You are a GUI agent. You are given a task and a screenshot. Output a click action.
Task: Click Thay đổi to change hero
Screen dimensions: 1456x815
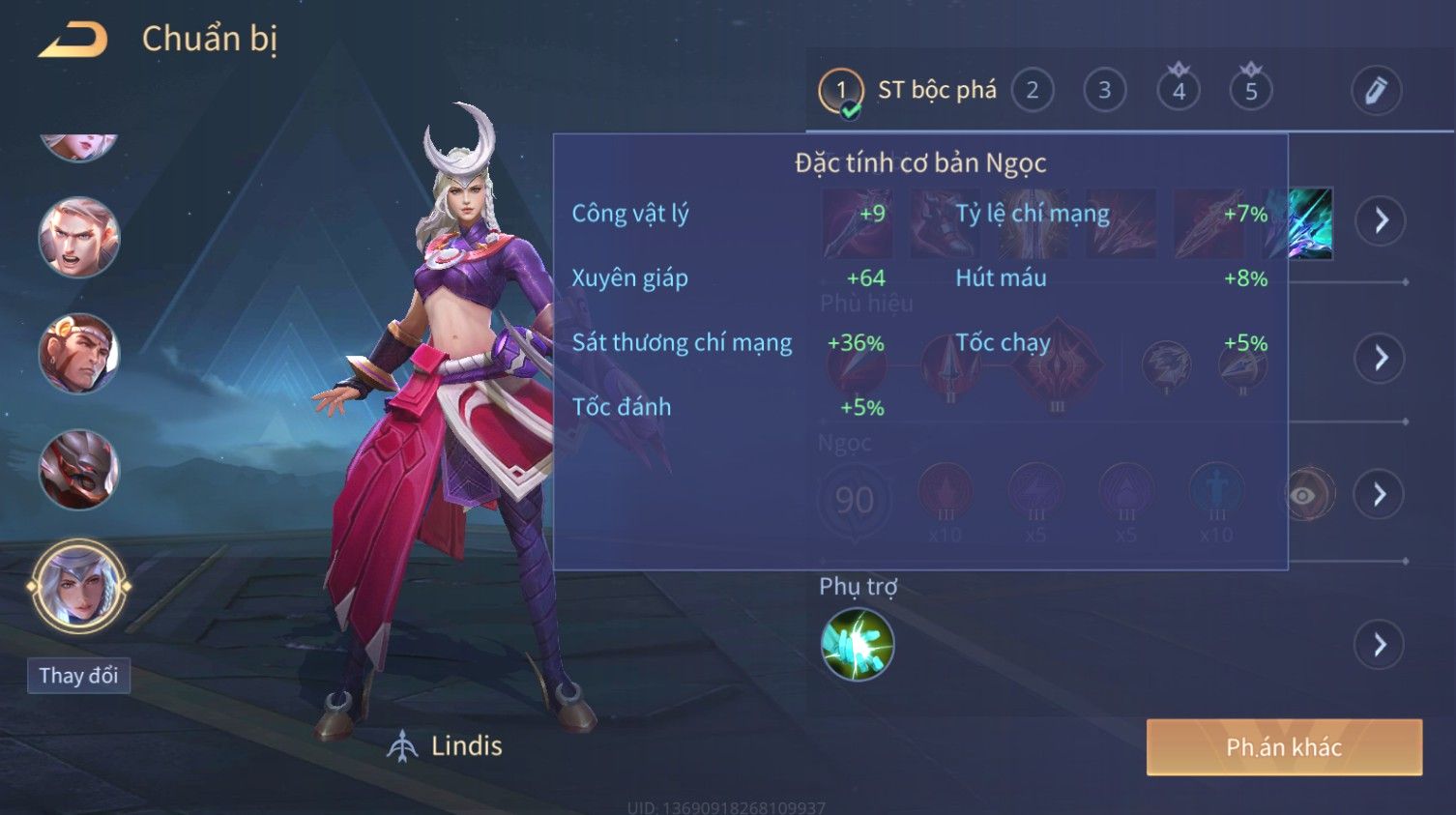click(x=78, y=676)
